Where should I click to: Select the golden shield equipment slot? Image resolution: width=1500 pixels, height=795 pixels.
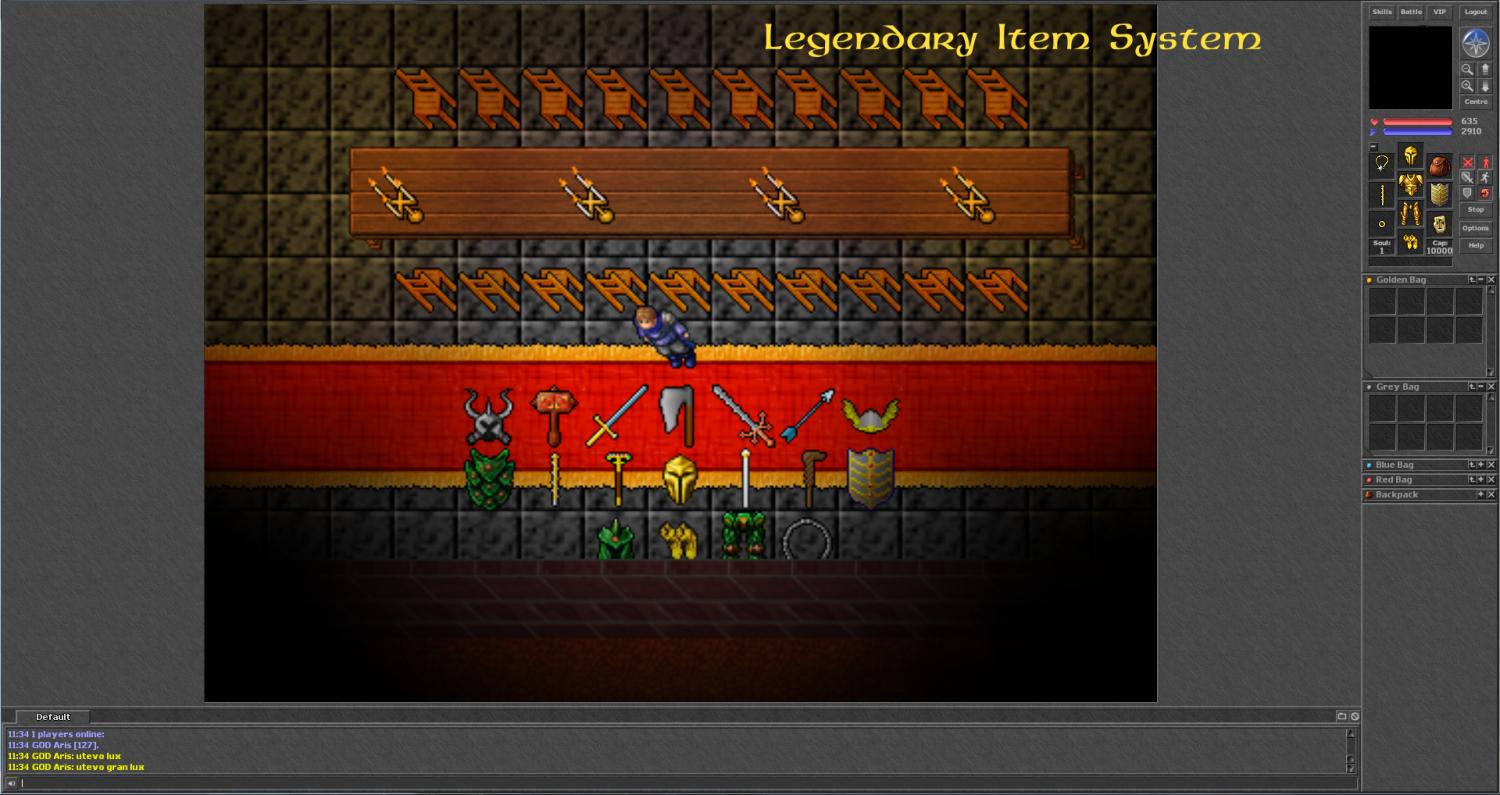[1439, 195]
